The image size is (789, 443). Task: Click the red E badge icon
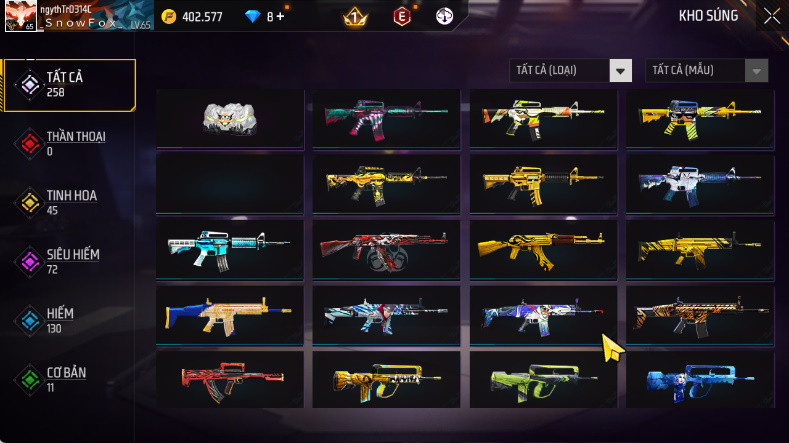[402, 16]
